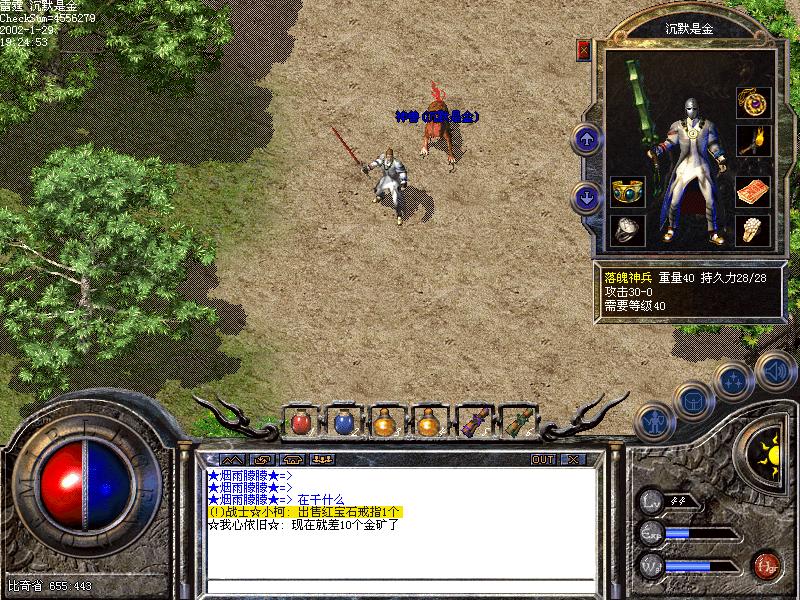Select the flaming torch equipment slot
Viewport: 800px width, 600px height.
point(751,141)
